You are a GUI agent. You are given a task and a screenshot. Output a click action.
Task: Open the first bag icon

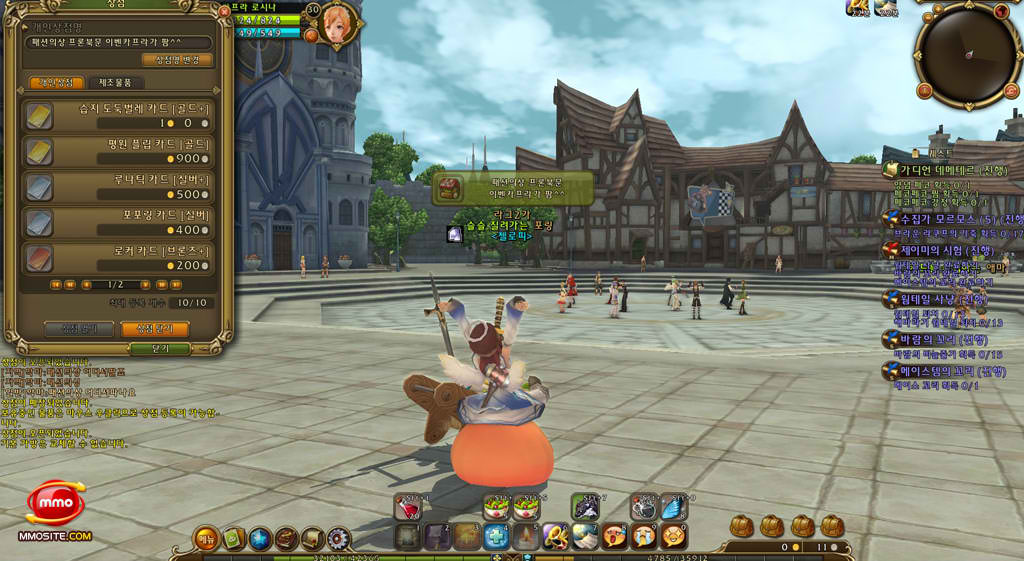pyautogui.click(x=741, y=526)
